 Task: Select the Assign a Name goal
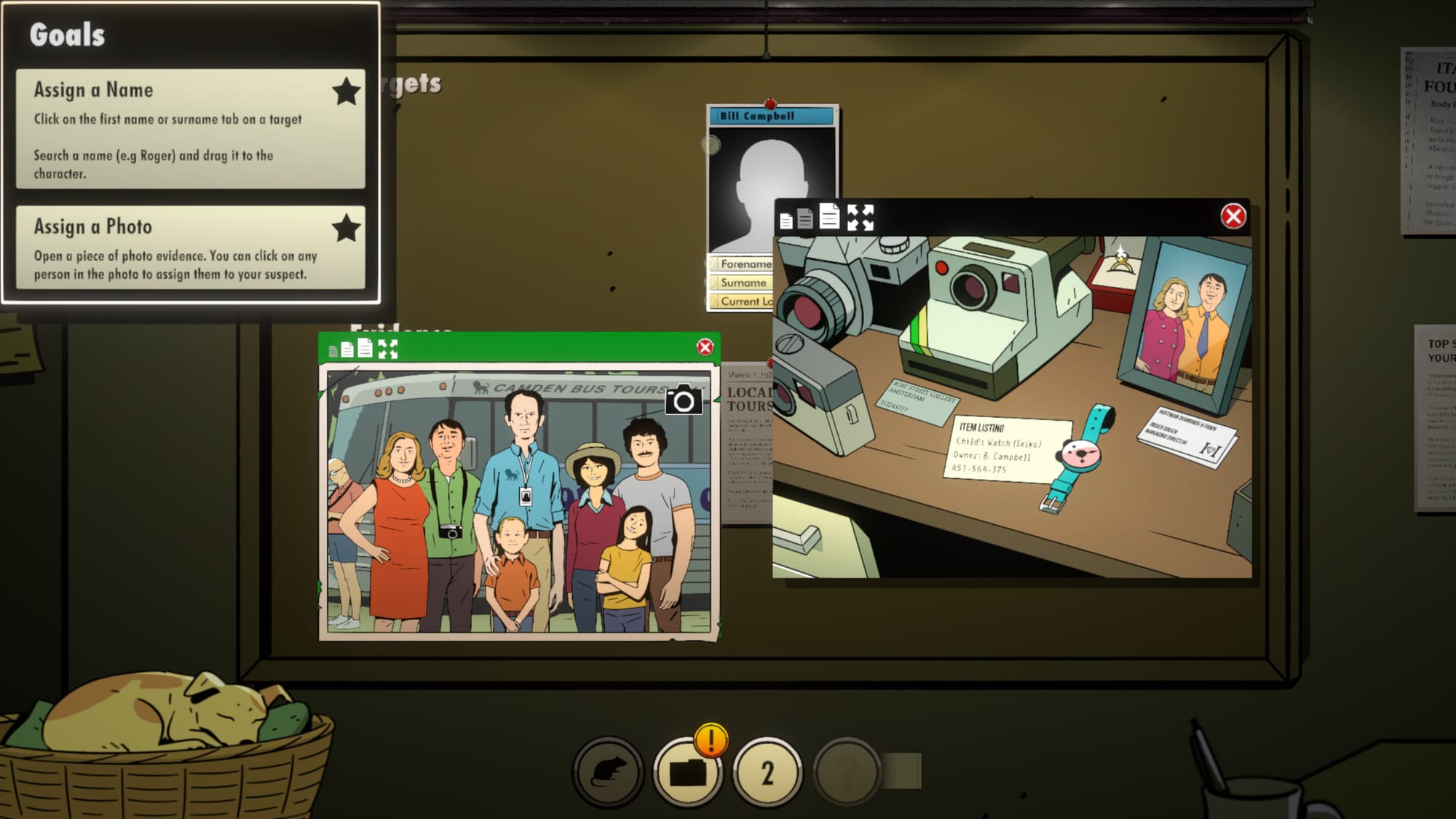coord(190,129)
